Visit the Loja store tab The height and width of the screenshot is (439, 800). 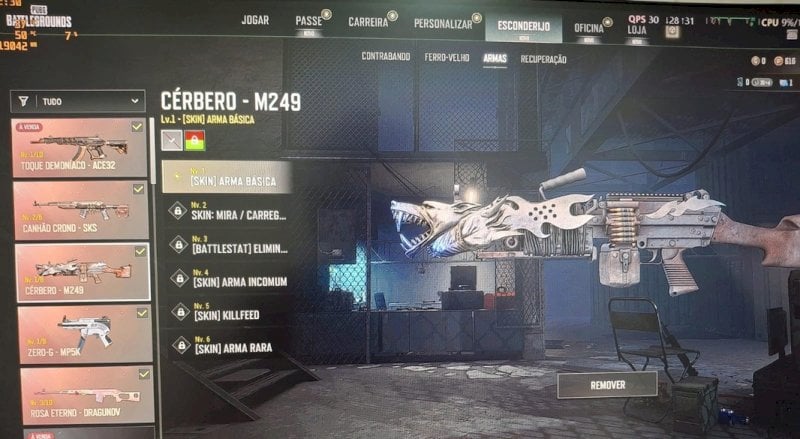tap(636, 30)
